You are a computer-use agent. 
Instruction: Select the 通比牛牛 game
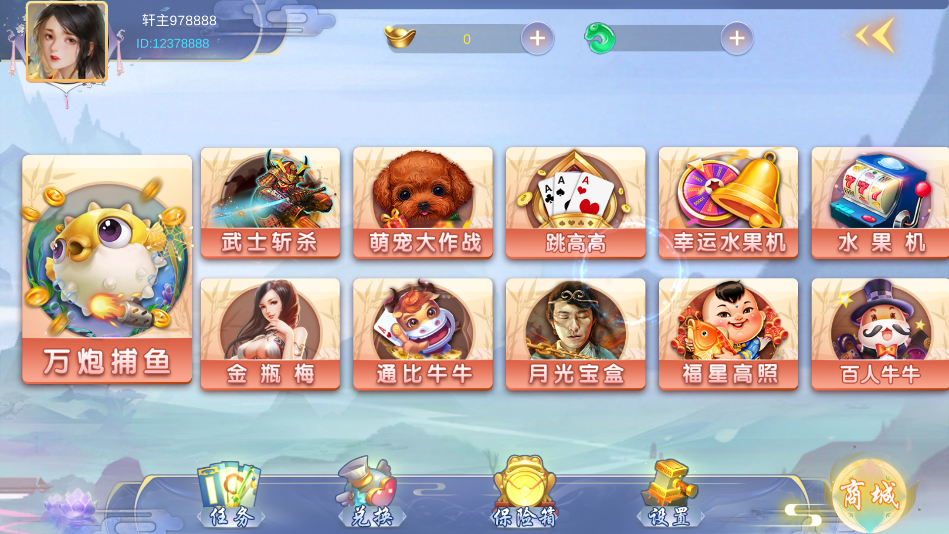tap(423, 333)
